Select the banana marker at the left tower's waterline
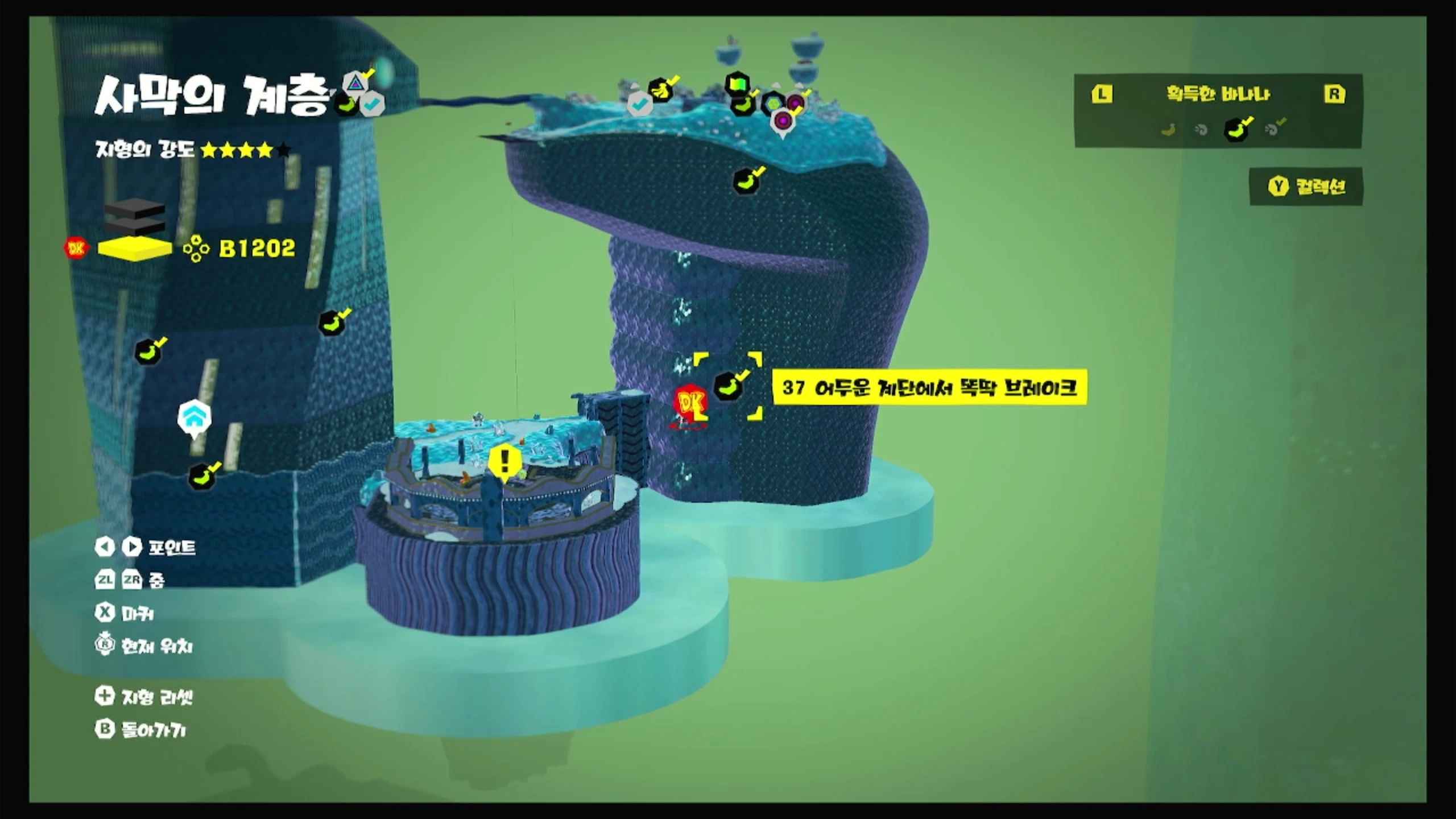The image size is (1456, 819). 202,477
